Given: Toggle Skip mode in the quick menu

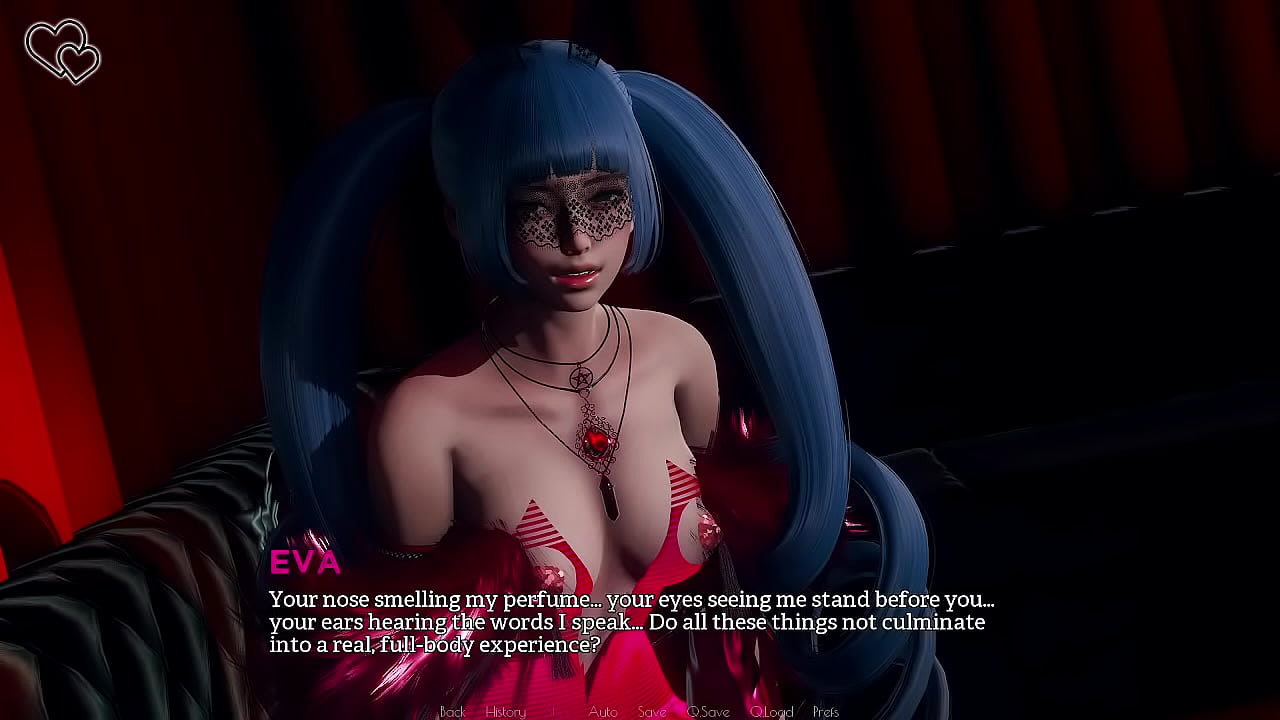Looking at the screenshot, I should pyautogui.click(x=554, y=712).
